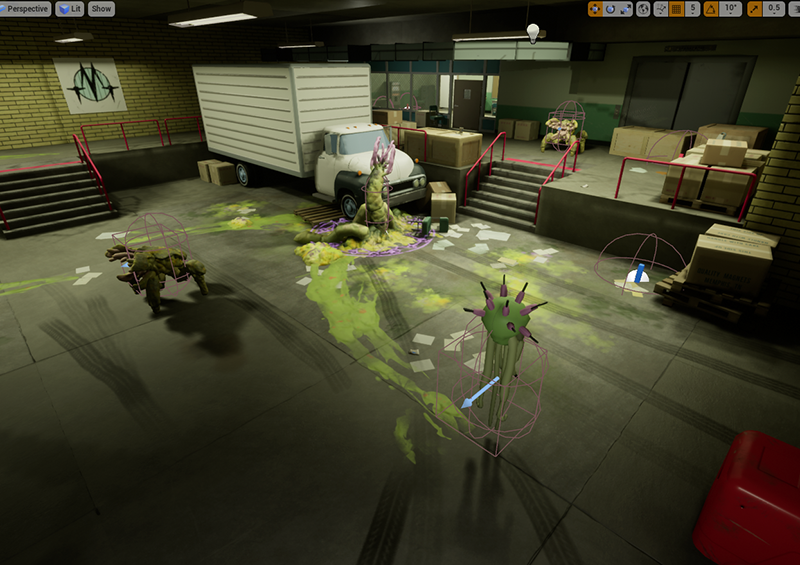Open the Lit view mode menu

70,9
